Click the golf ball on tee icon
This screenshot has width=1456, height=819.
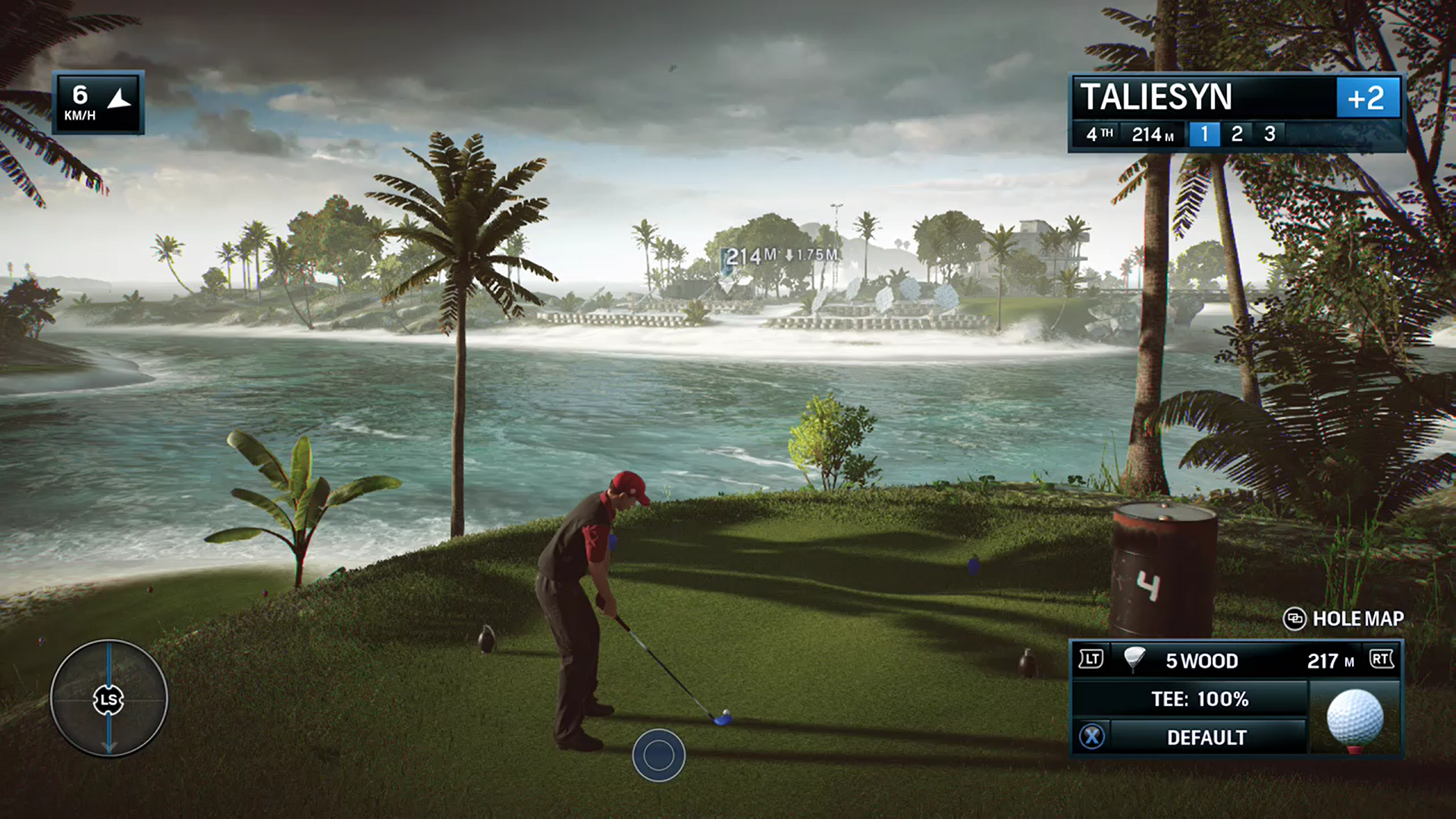1354,719
